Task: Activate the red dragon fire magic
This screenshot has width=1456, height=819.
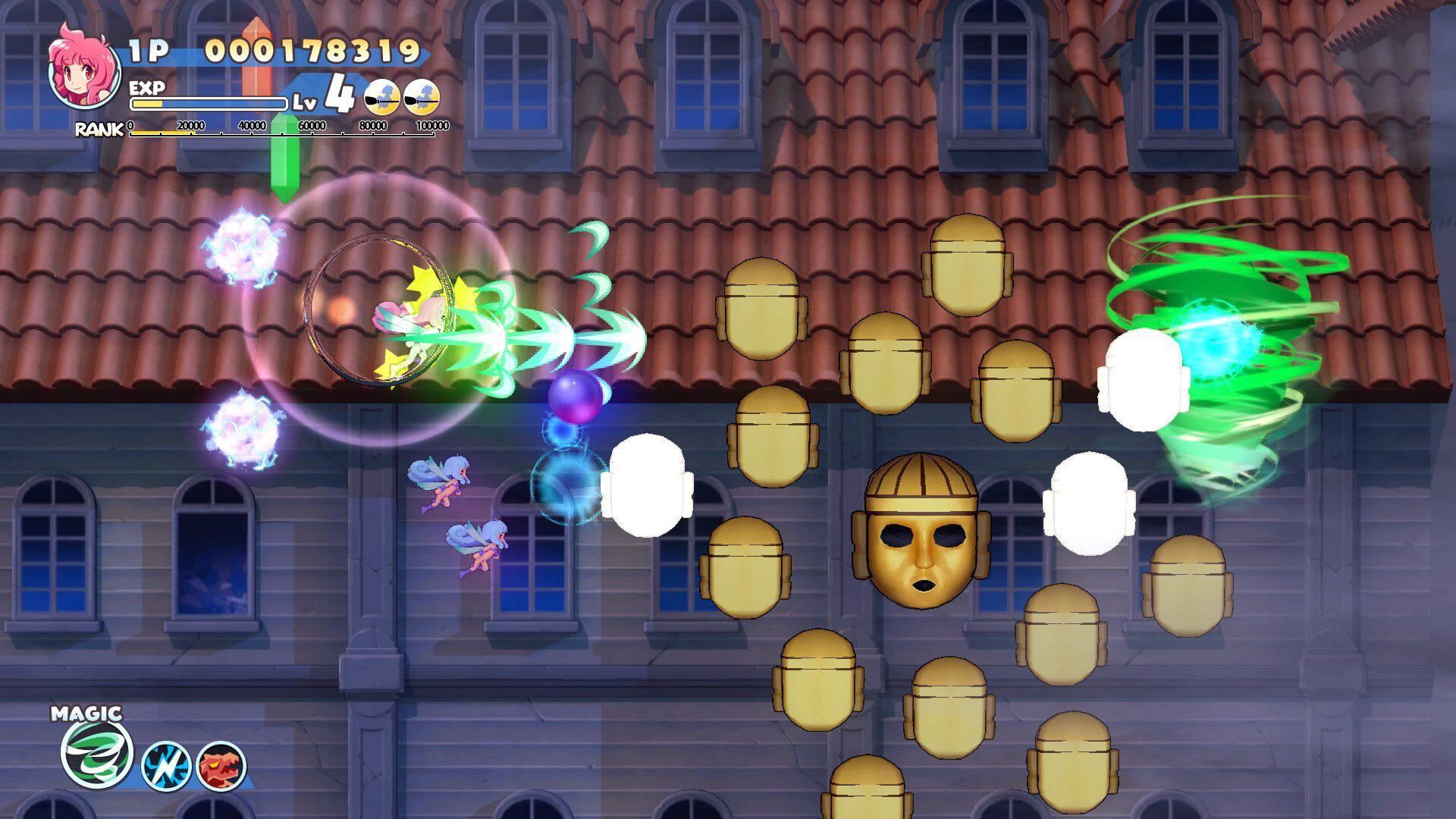Action: [221, 766]
